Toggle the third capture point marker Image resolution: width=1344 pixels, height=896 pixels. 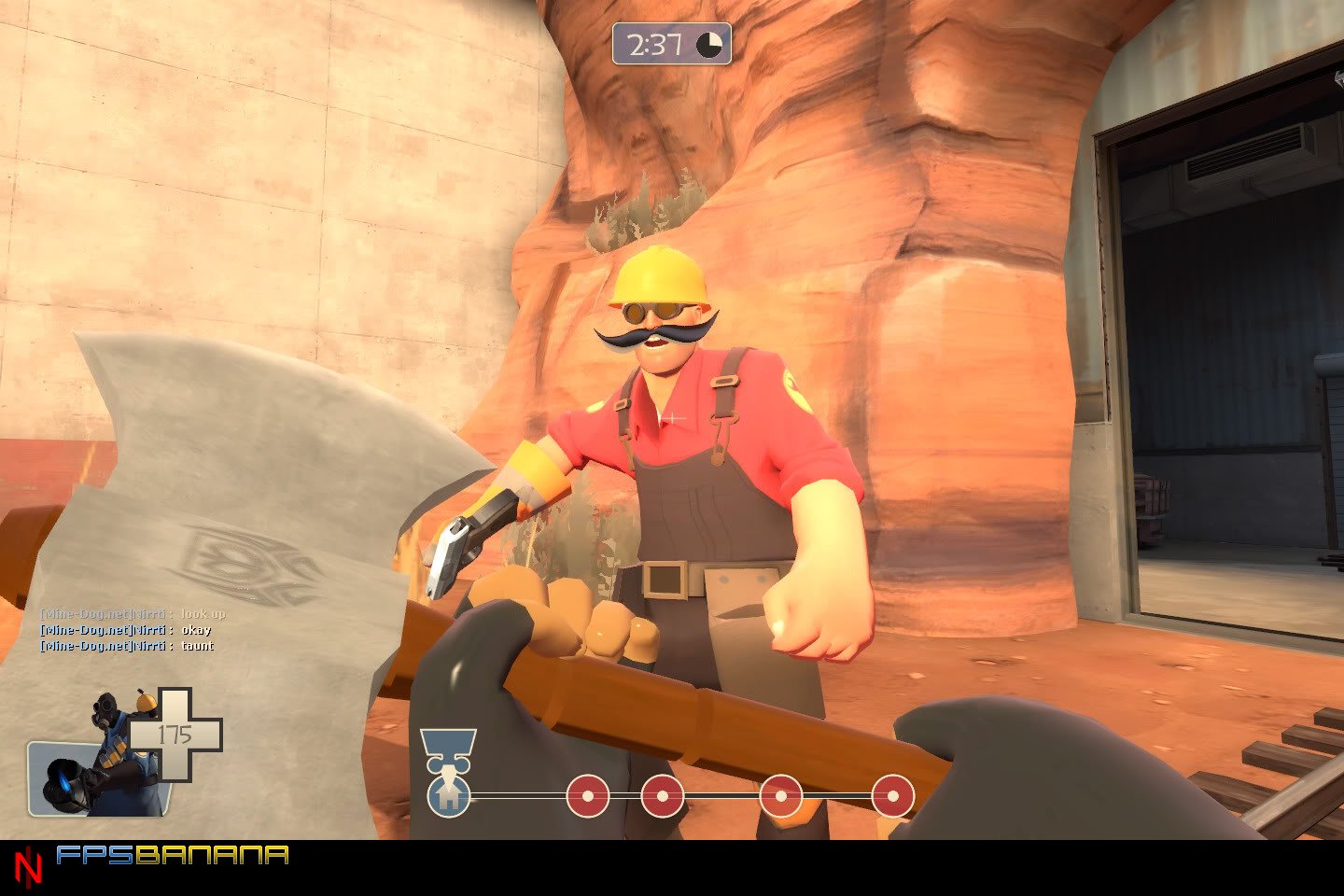(782, 795)
